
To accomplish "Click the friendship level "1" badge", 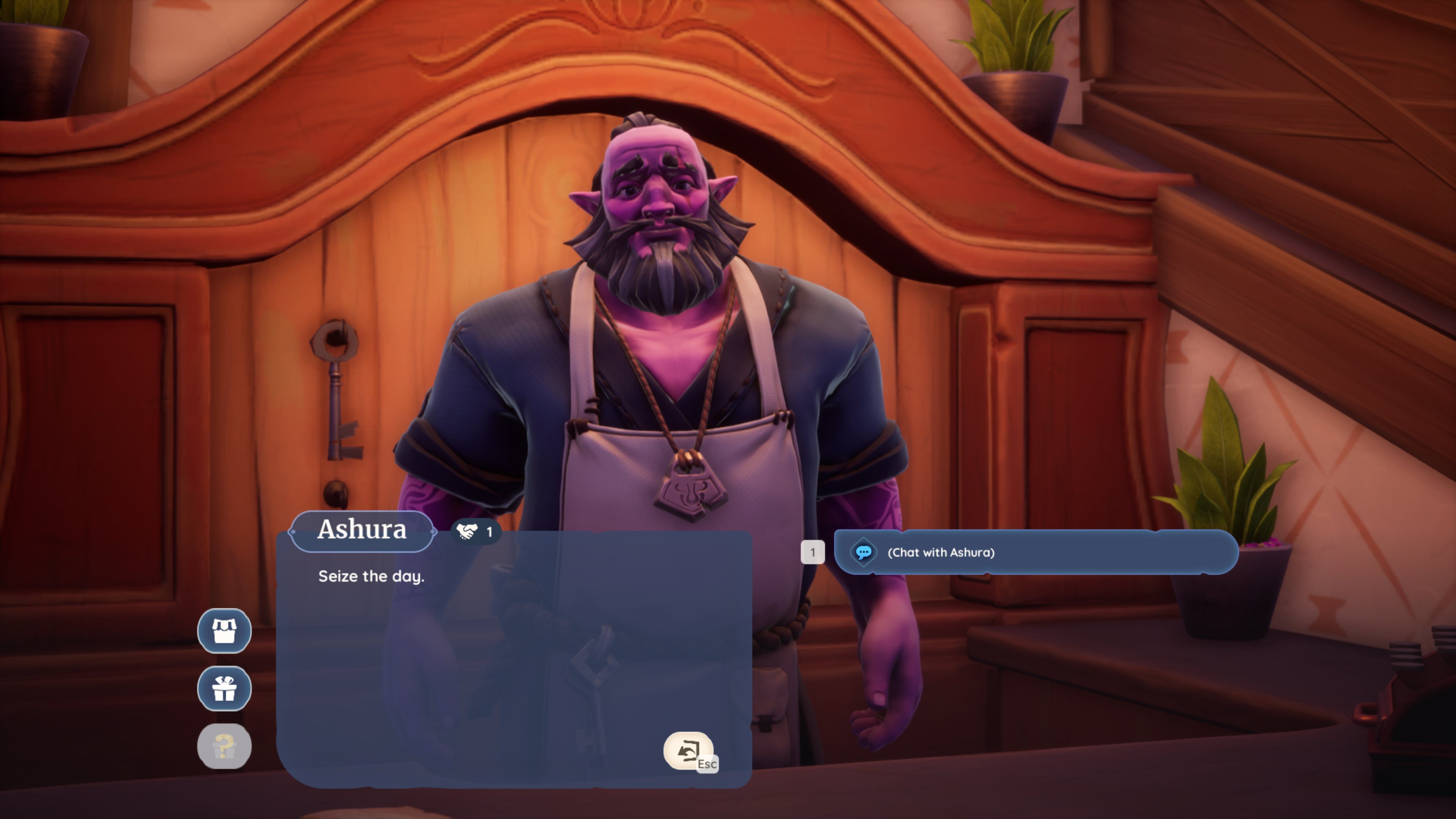I will pyautogui.click(x=490, y=531).
